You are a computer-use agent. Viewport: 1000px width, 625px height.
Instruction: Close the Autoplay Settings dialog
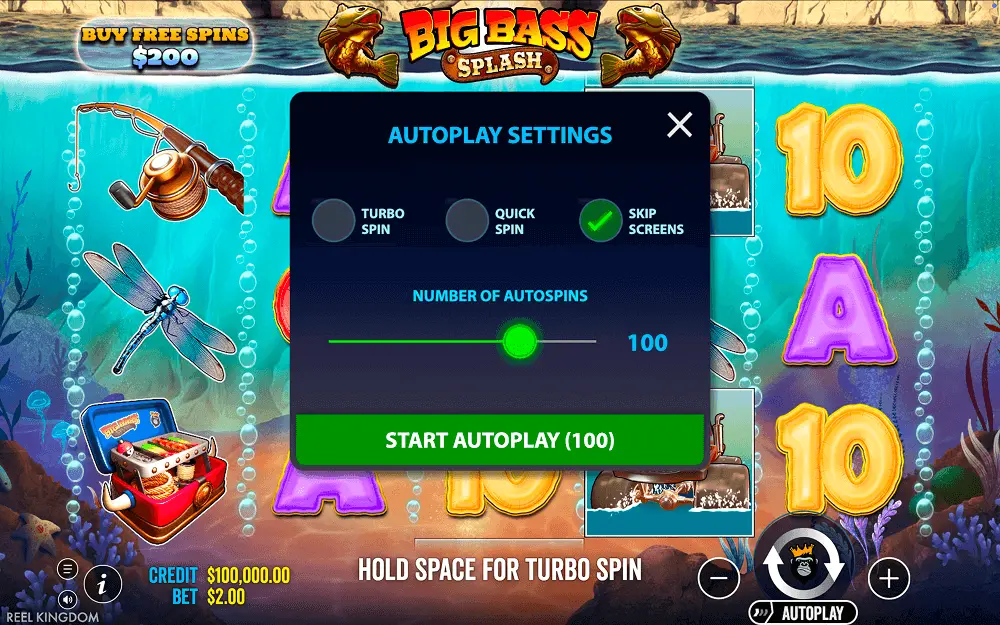tap(680, 125)
